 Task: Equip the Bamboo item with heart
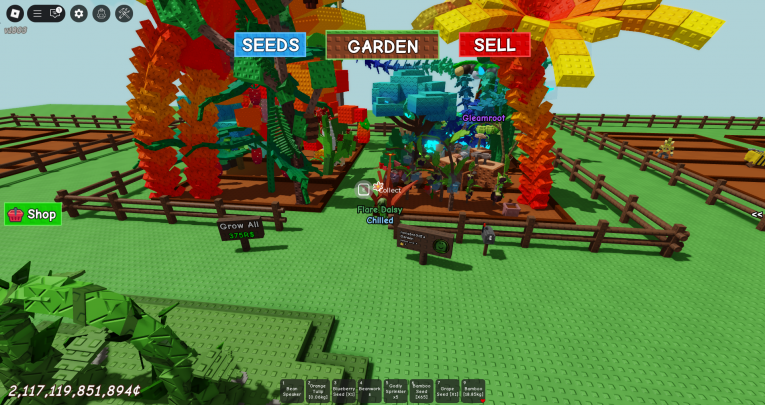tap(474, 391)
